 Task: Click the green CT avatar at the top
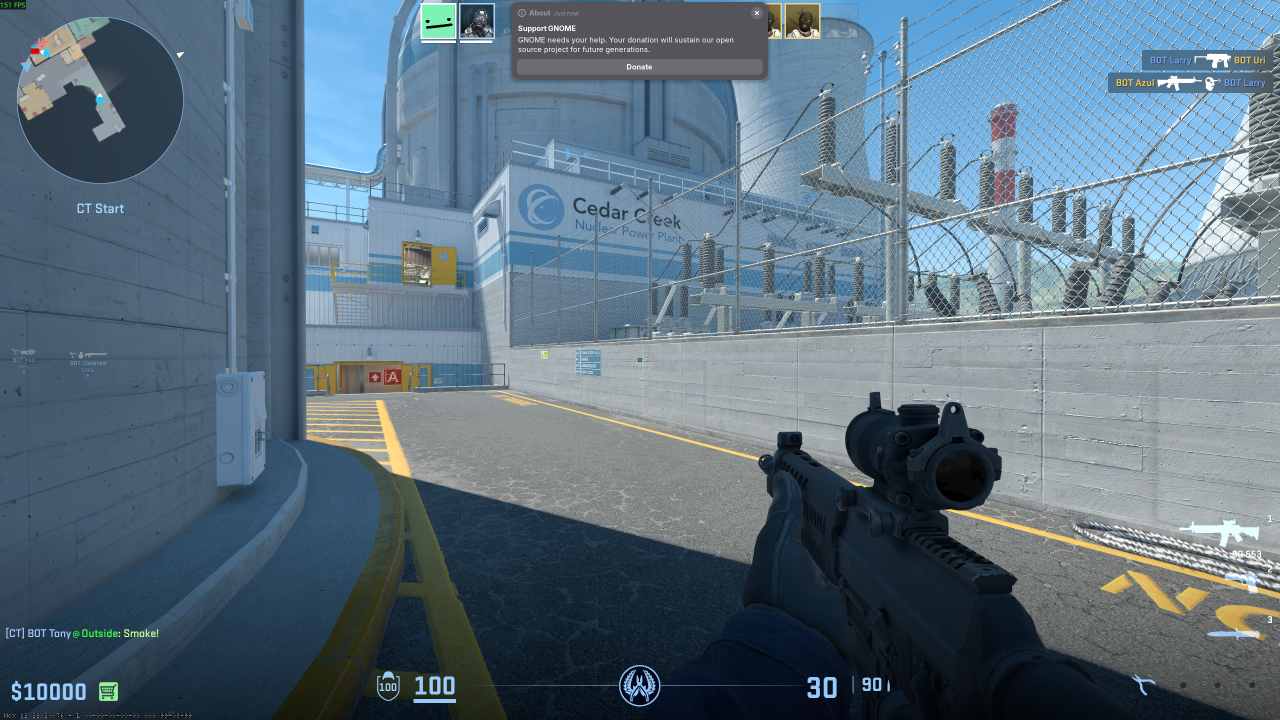(437, 22)
